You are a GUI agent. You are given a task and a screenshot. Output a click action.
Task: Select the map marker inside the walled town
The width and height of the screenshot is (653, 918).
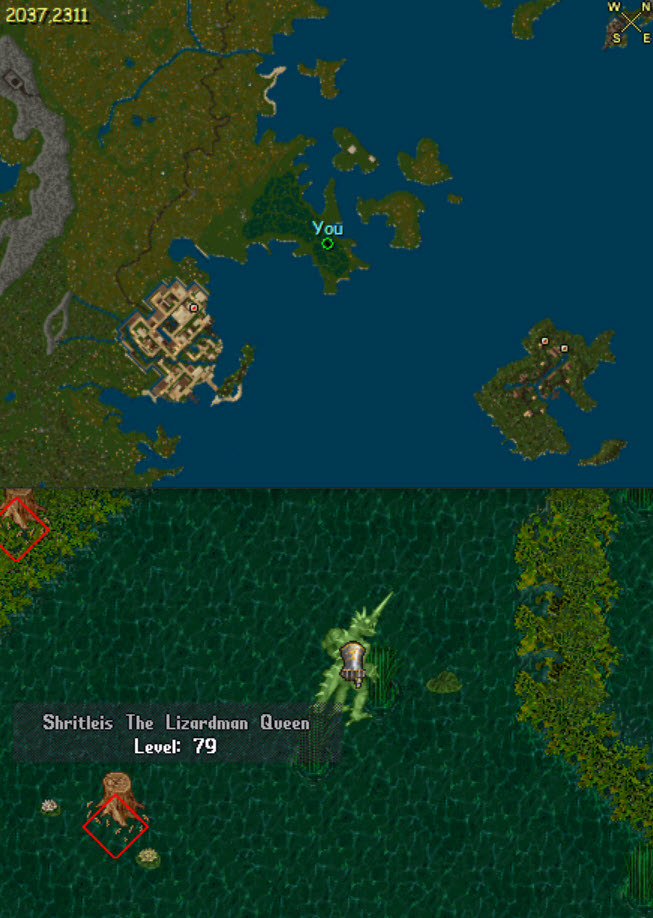(193, 308)
